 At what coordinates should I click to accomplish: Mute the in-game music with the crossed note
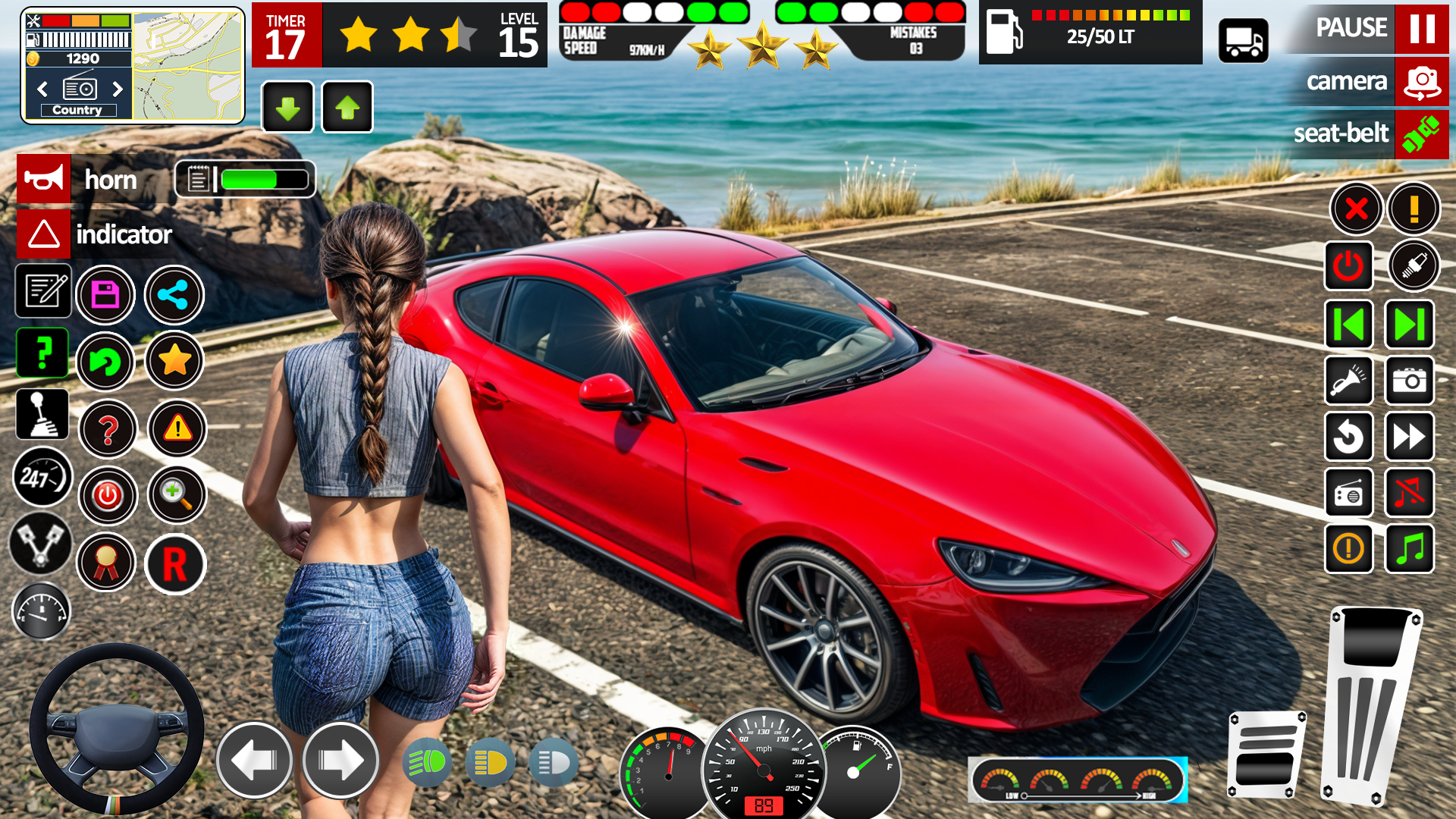1409,493
